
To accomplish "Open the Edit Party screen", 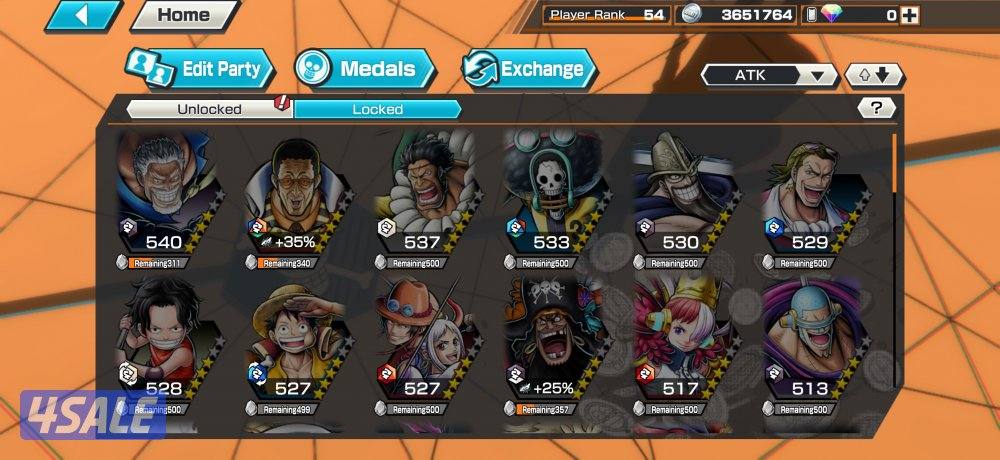I will pyautogui.click(x=200, y=69).
